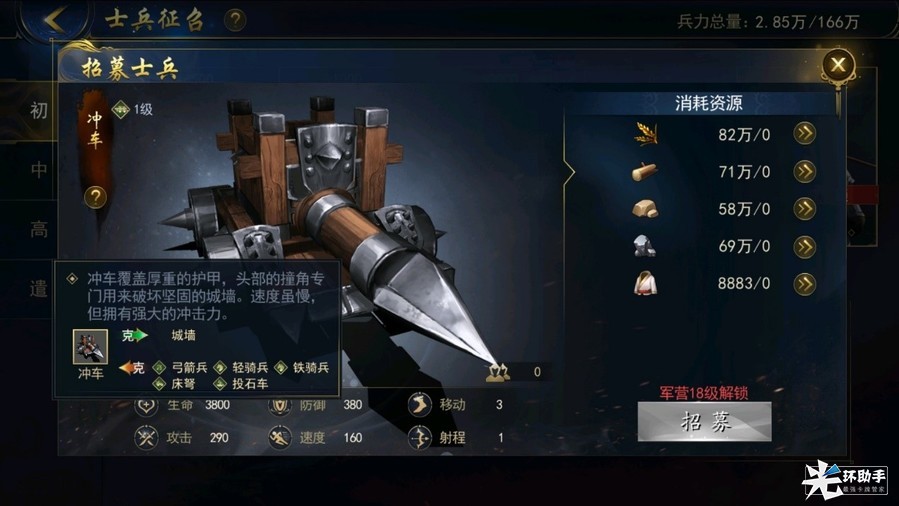Open help next to 士兵征召 title
Image resolution: width=899 pixels, height=506 pixels.
click(235, 20)
